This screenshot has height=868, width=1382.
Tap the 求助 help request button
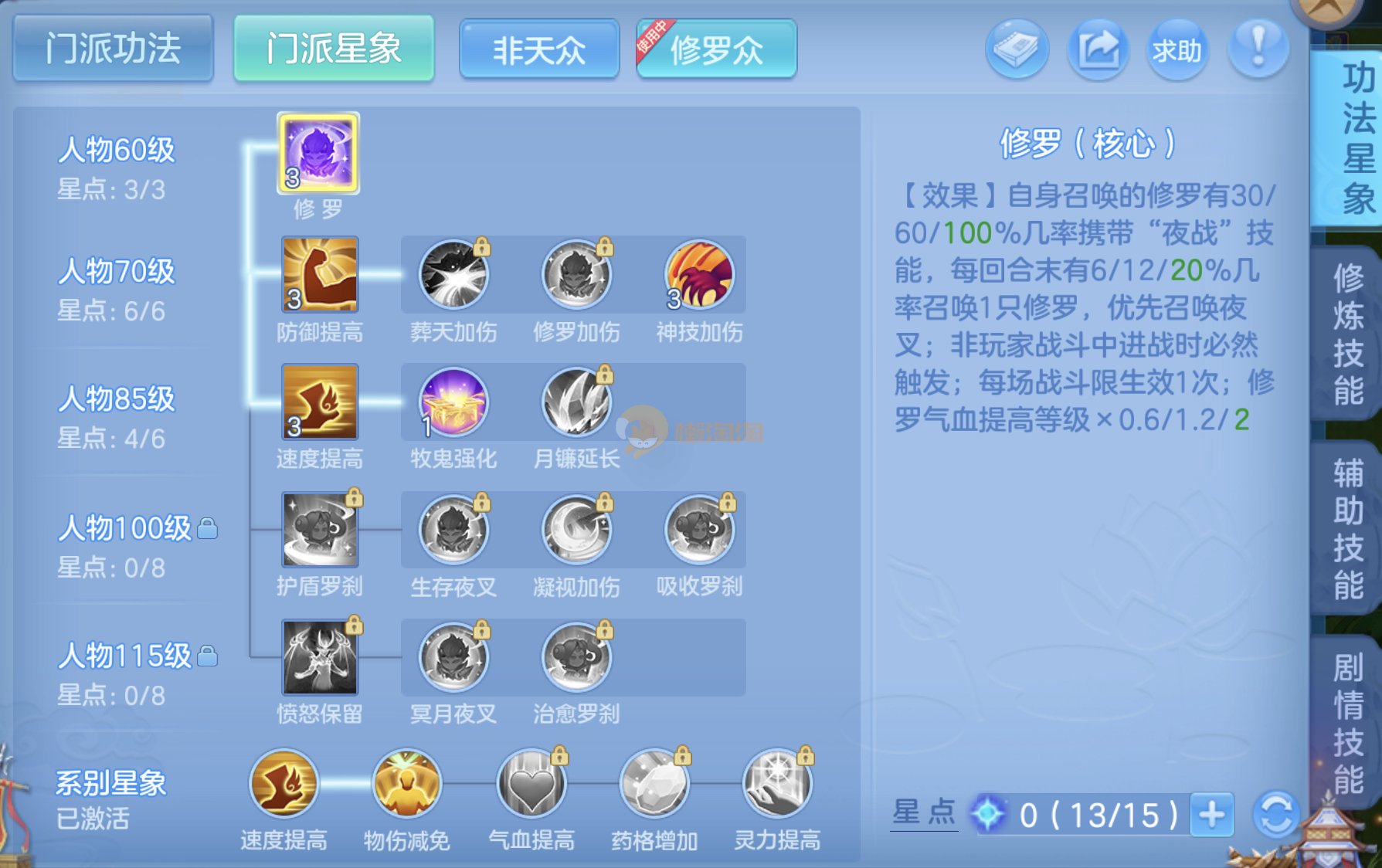pyautogui.click(x=1177, y=50)
